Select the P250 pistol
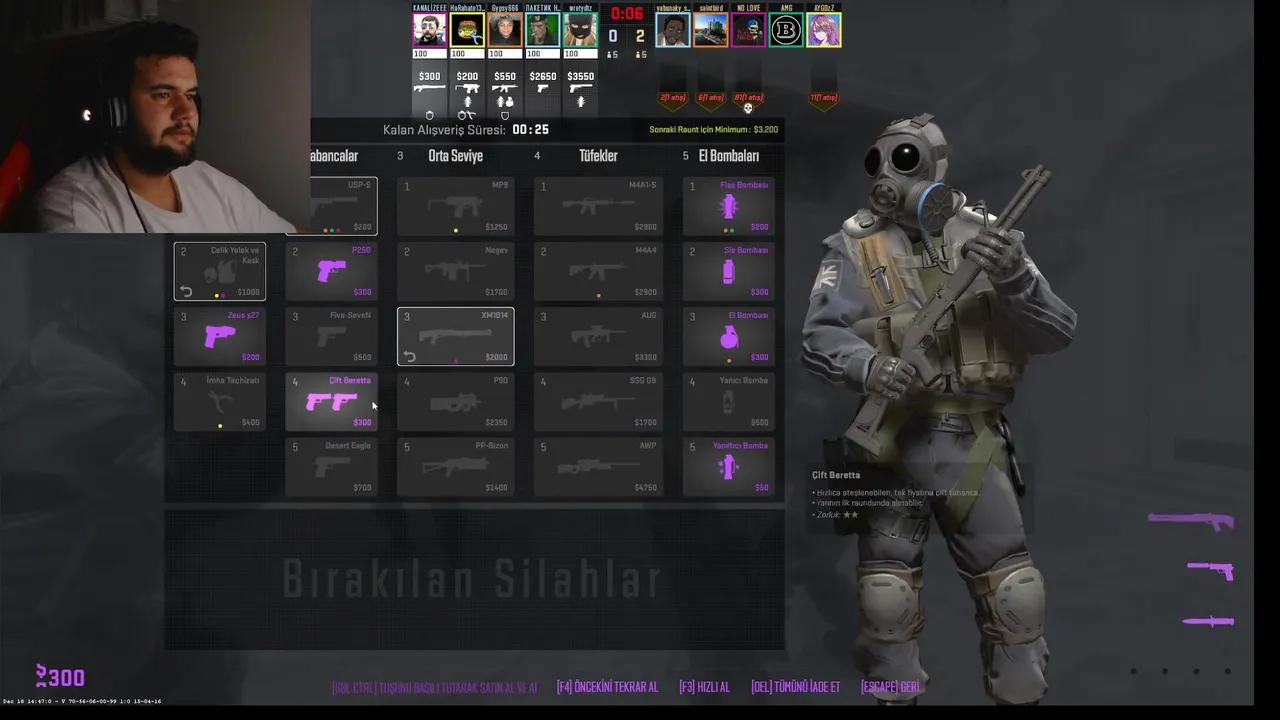1280x720 pixels. [x=331, y=270]
